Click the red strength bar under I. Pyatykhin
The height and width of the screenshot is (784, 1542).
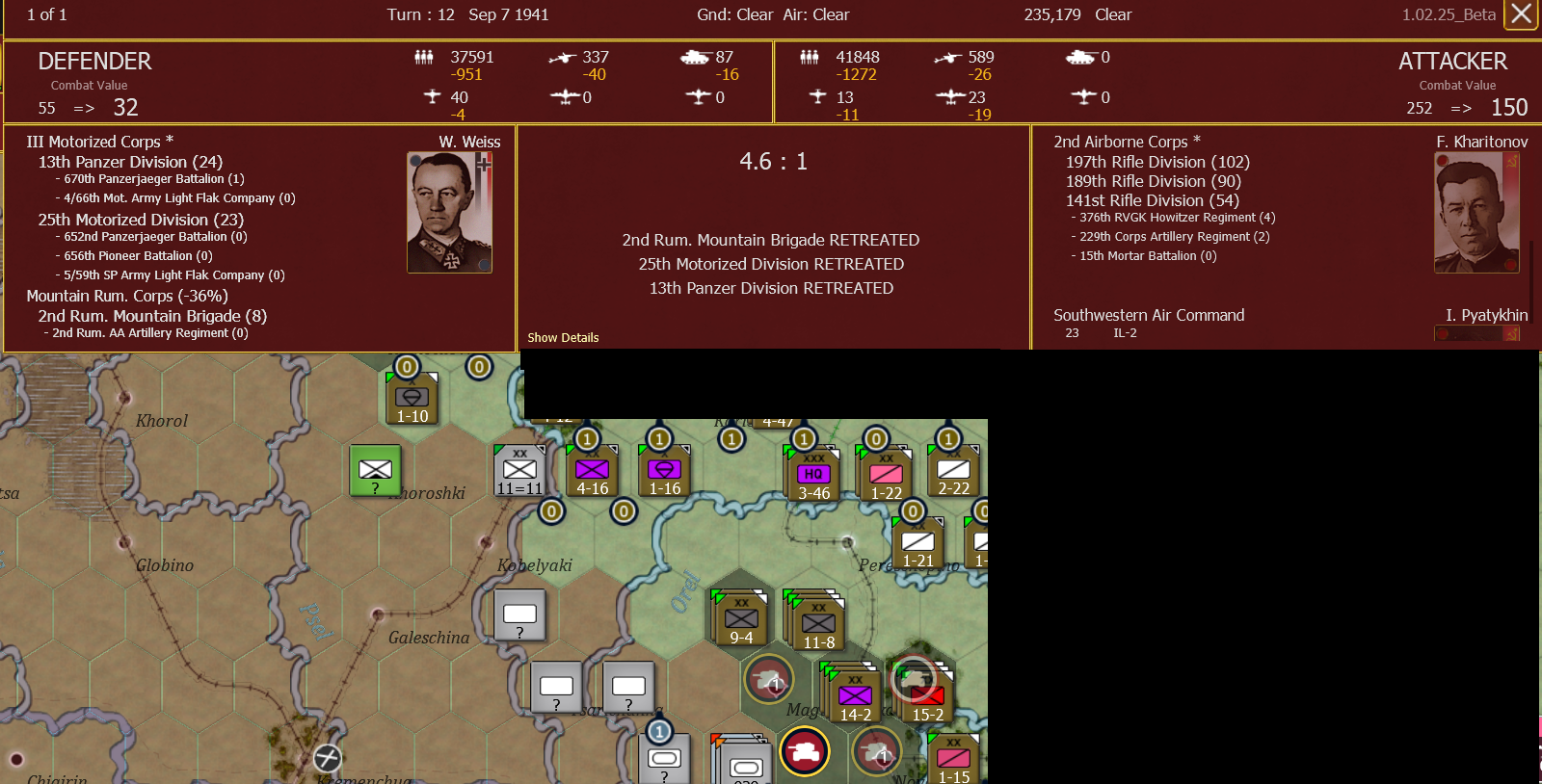pos(1477,332)
